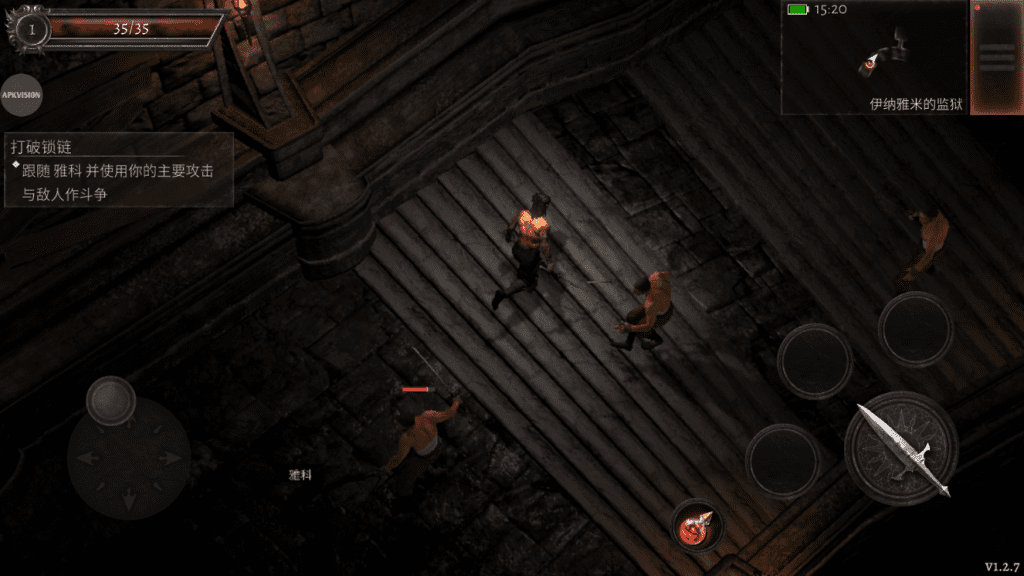Select the 打破锁链 quest tracker
1024x576 pixels.
pos(119,169)
